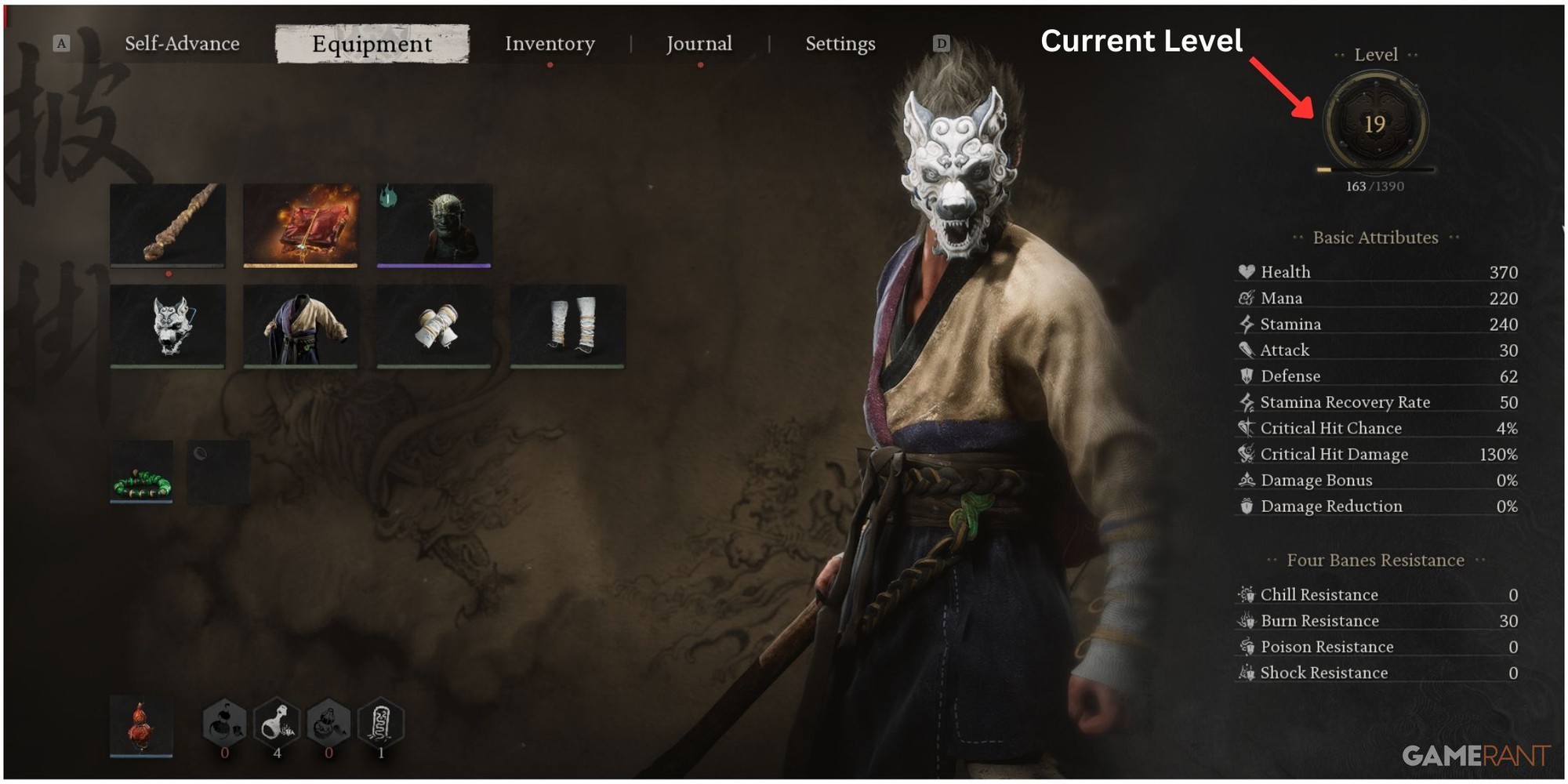The width and height of the screenshot is (1568, 784).
Task: Click the scroll-shaped quick item hexagon
Action: point(380,723)
